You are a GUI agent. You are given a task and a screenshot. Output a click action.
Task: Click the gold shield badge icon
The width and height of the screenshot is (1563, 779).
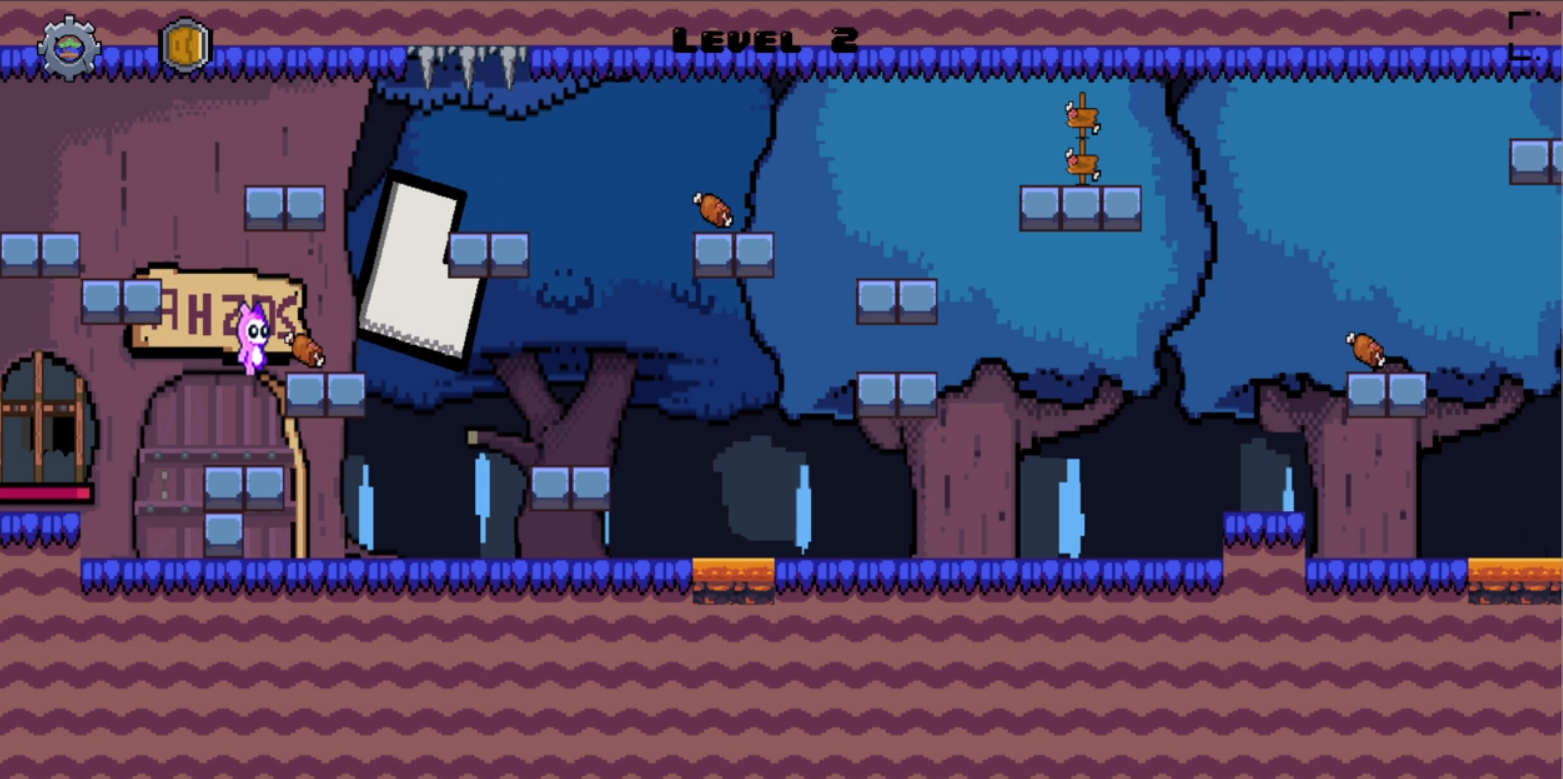click(x=186, y=46)
